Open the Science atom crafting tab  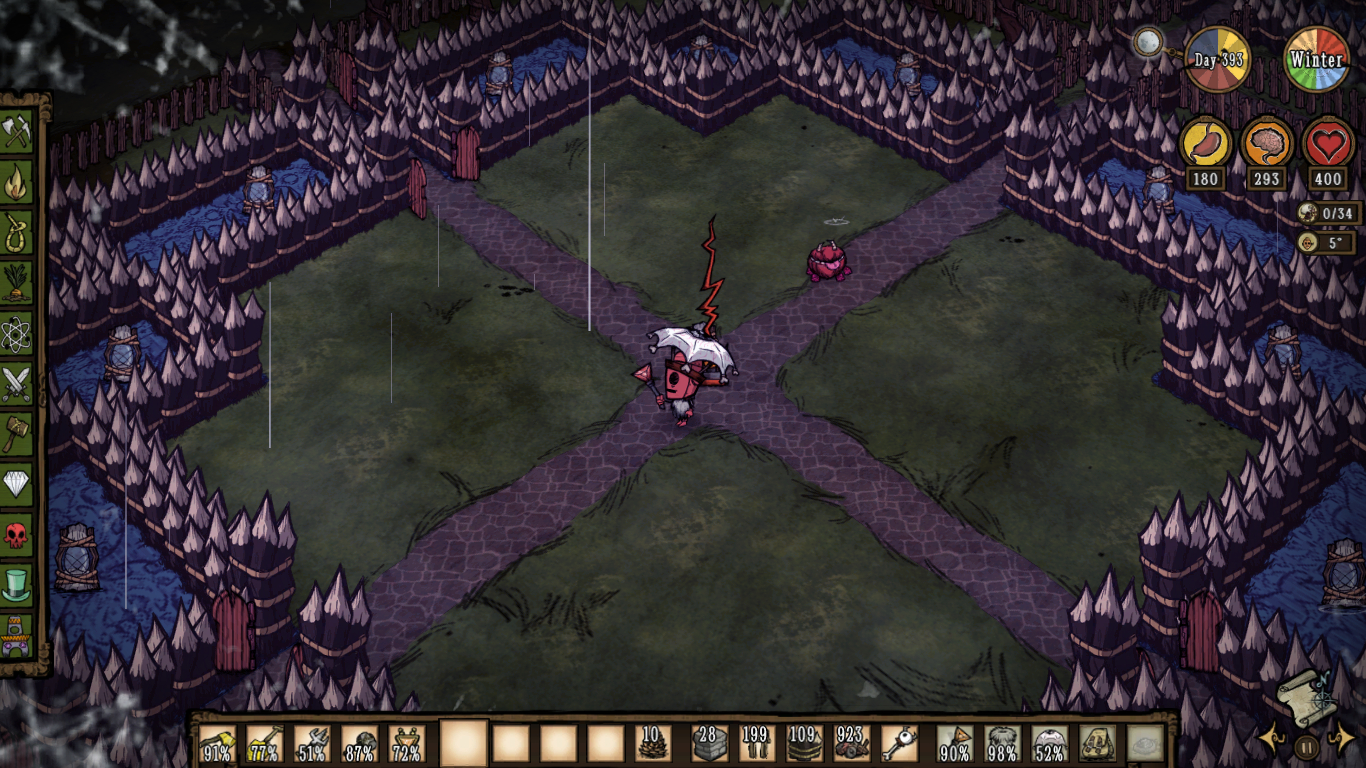click(x=17, y=334)
